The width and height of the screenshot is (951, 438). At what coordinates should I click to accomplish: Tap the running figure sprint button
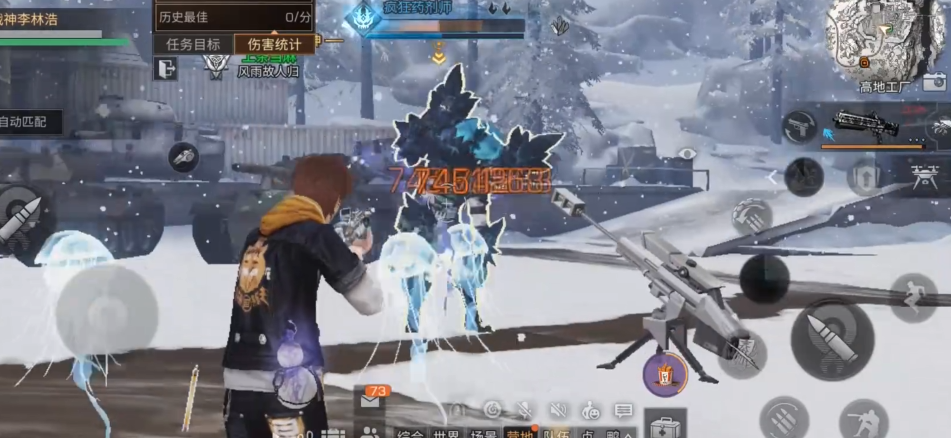coord(912,297)
